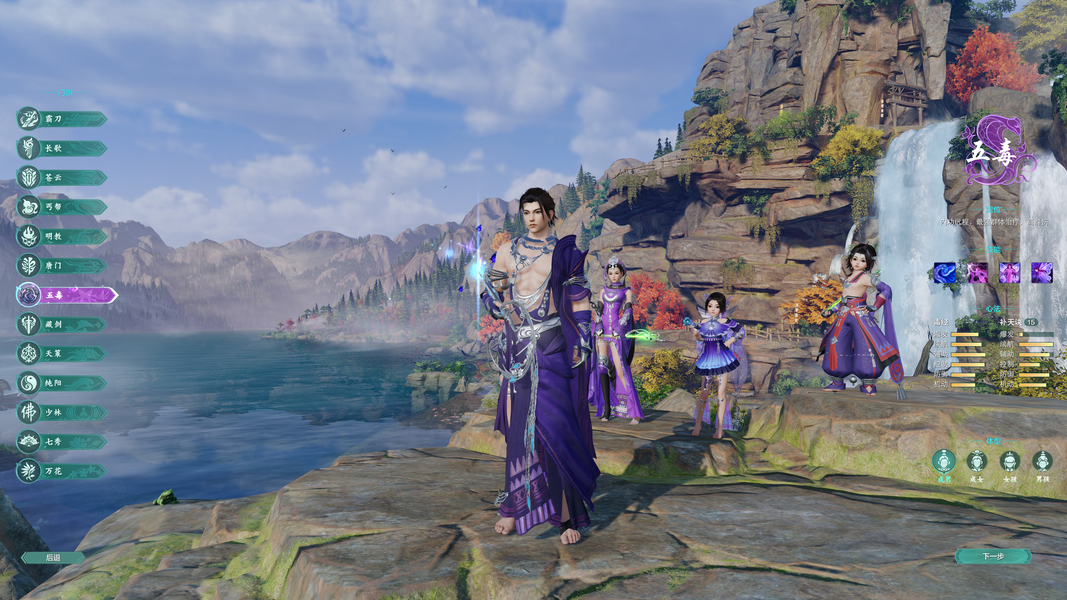Switch to the 唐门 sect

[62, 266]
